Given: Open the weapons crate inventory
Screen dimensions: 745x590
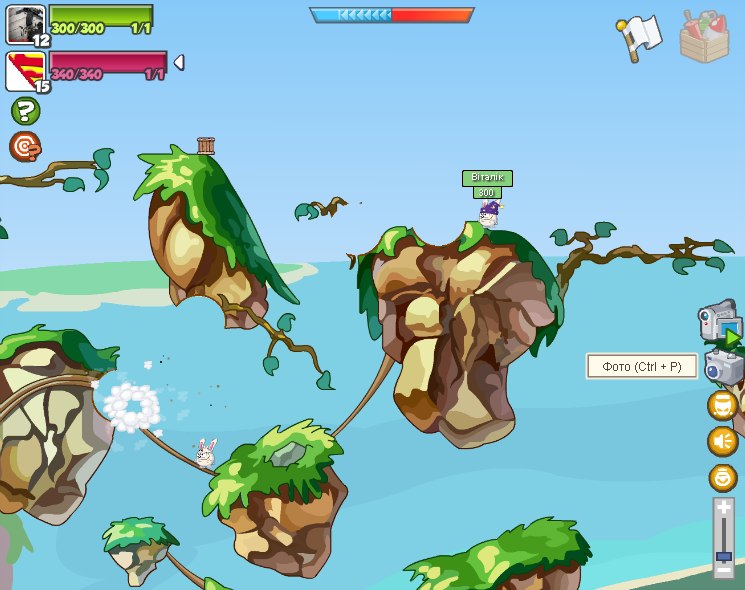Looking at the screenshot, I should (x=704, y=37).
